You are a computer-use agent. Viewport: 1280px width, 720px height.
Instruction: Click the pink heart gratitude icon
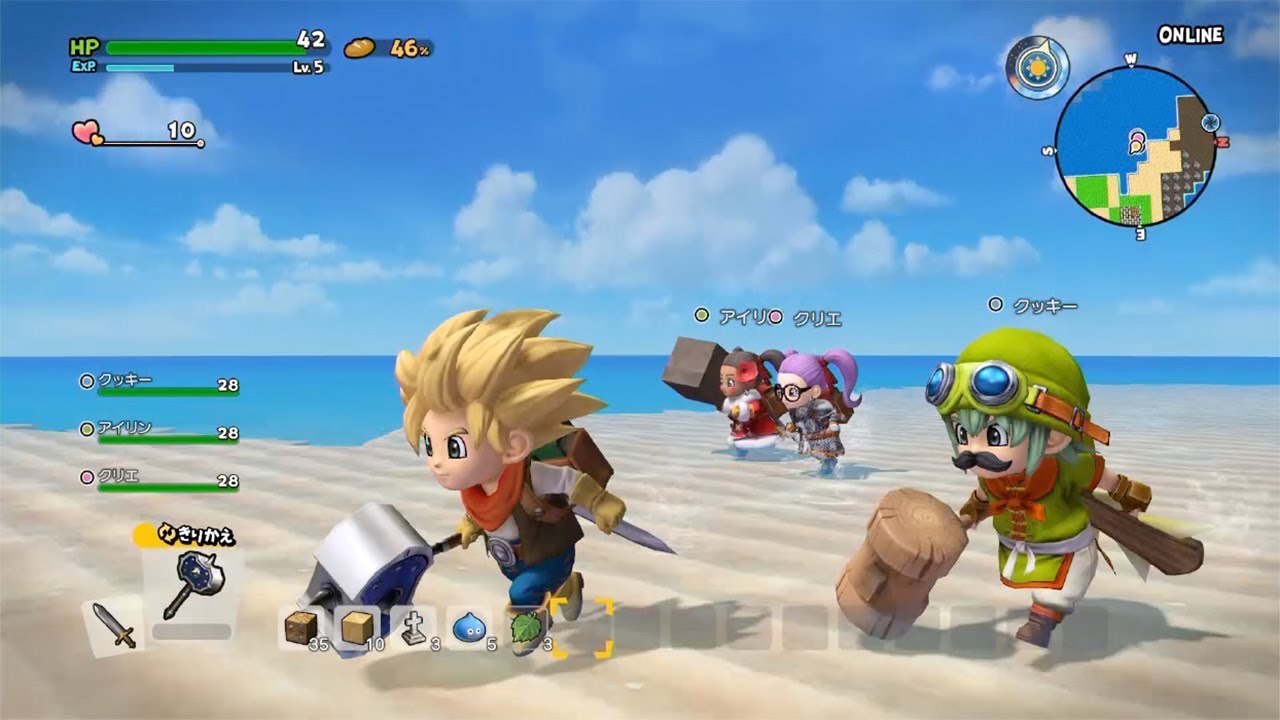point(85,131)
